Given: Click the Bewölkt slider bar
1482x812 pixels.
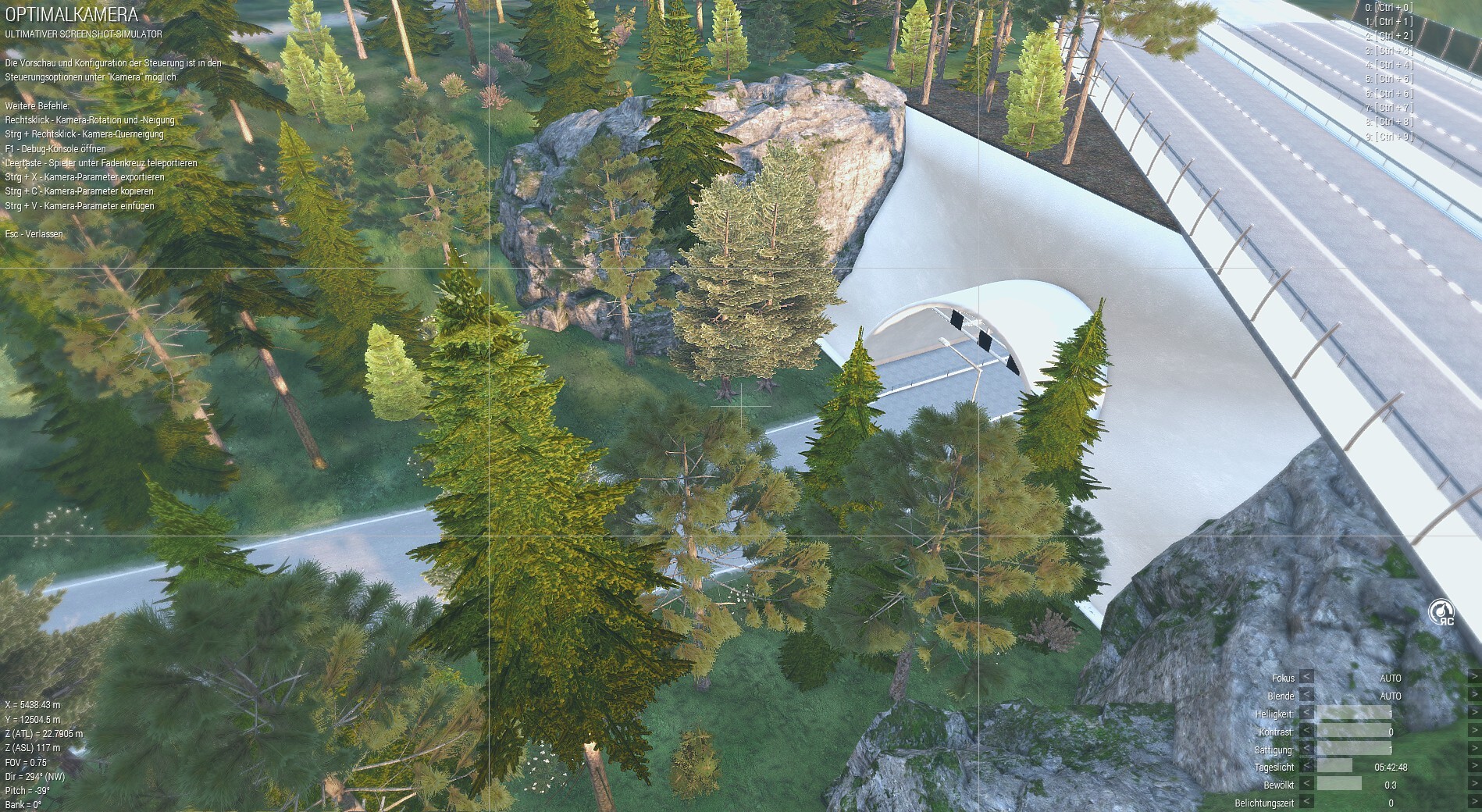Looking at the screenshot, I should (x=1355, y=785).
